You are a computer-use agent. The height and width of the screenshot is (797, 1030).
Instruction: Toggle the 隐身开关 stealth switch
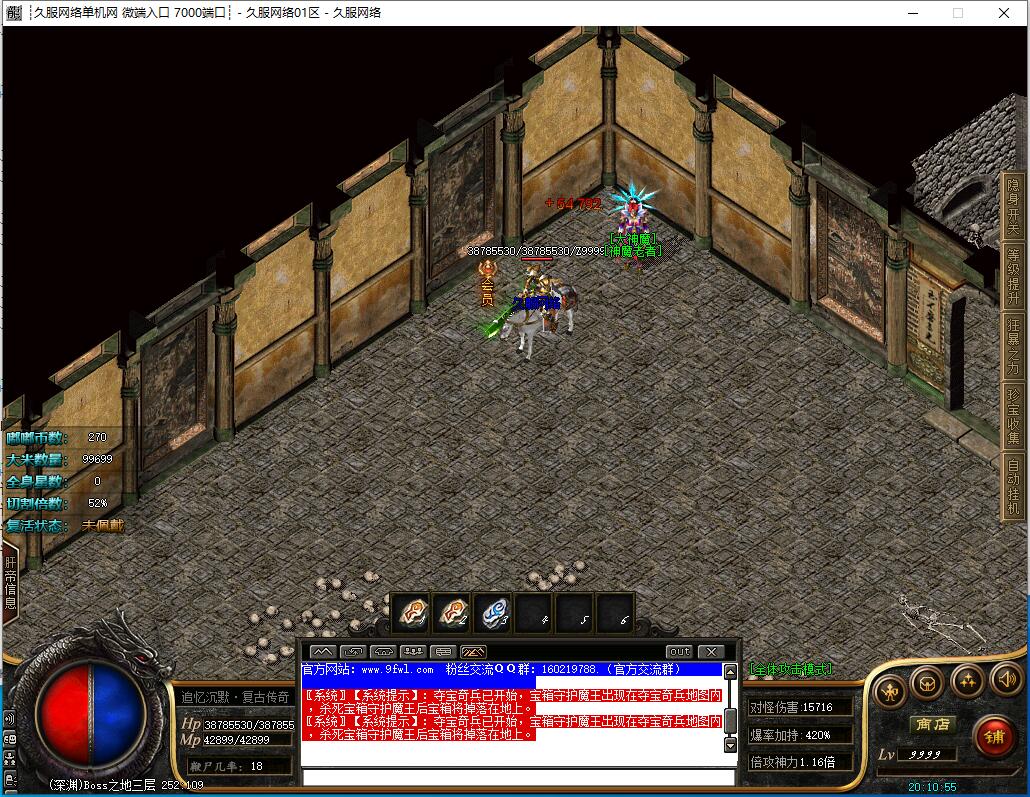1014,205
